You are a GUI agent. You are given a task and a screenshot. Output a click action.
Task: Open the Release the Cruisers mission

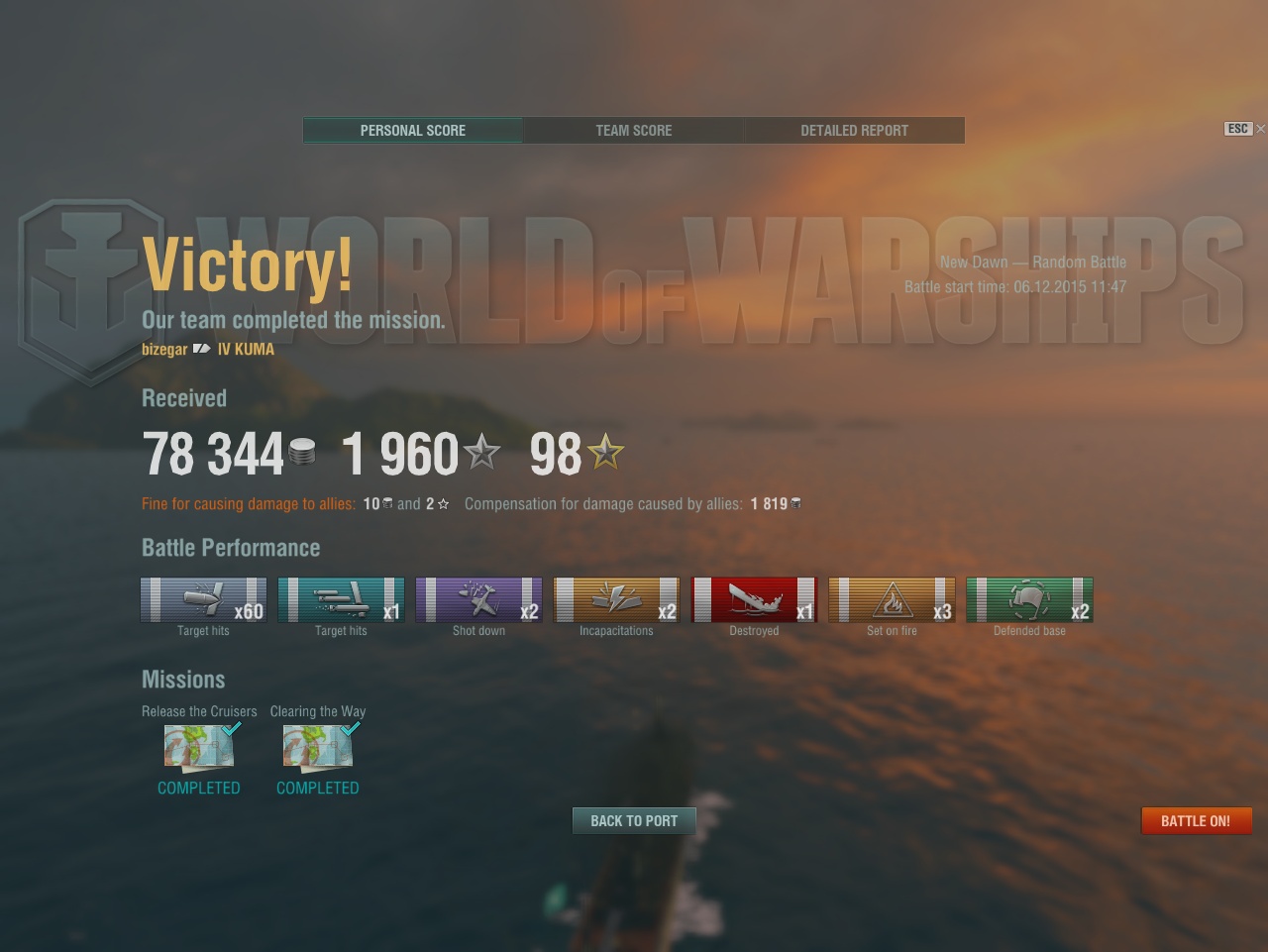point(199,747)
